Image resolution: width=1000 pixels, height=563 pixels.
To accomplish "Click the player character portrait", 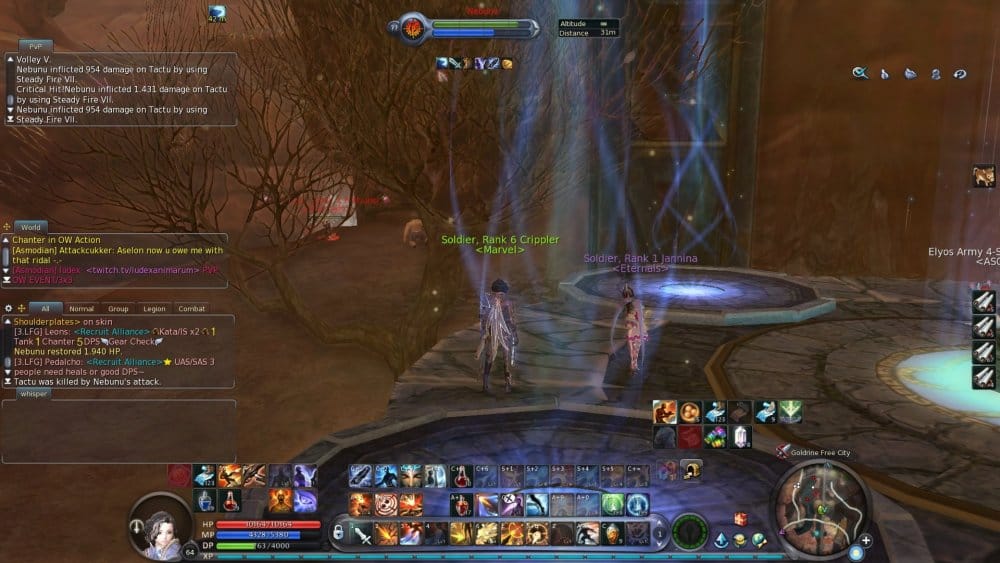I will click(160, 522).
